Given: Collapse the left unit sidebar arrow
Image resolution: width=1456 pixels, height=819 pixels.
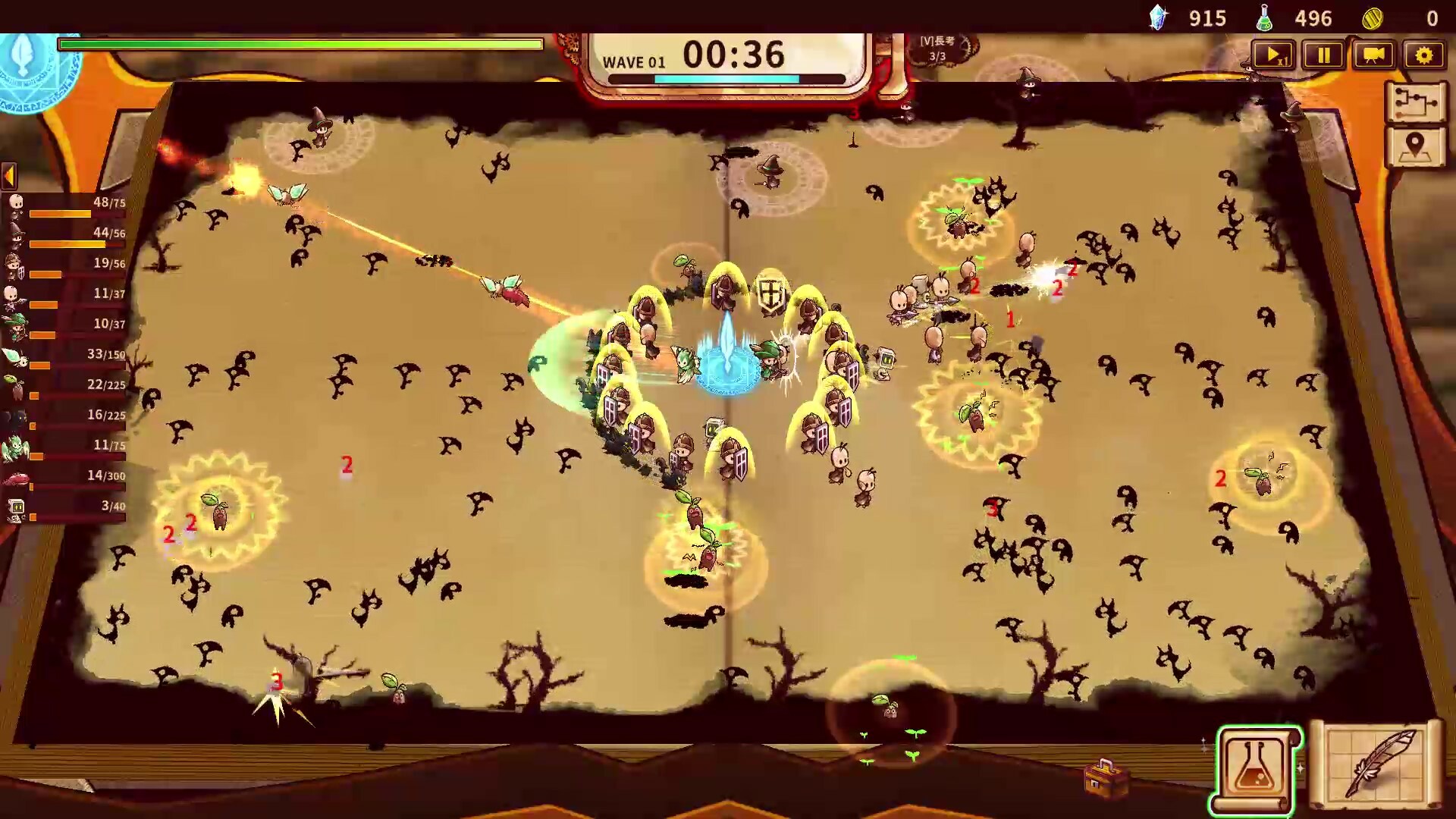Looking at the screenshot, I should pos(8,176).
